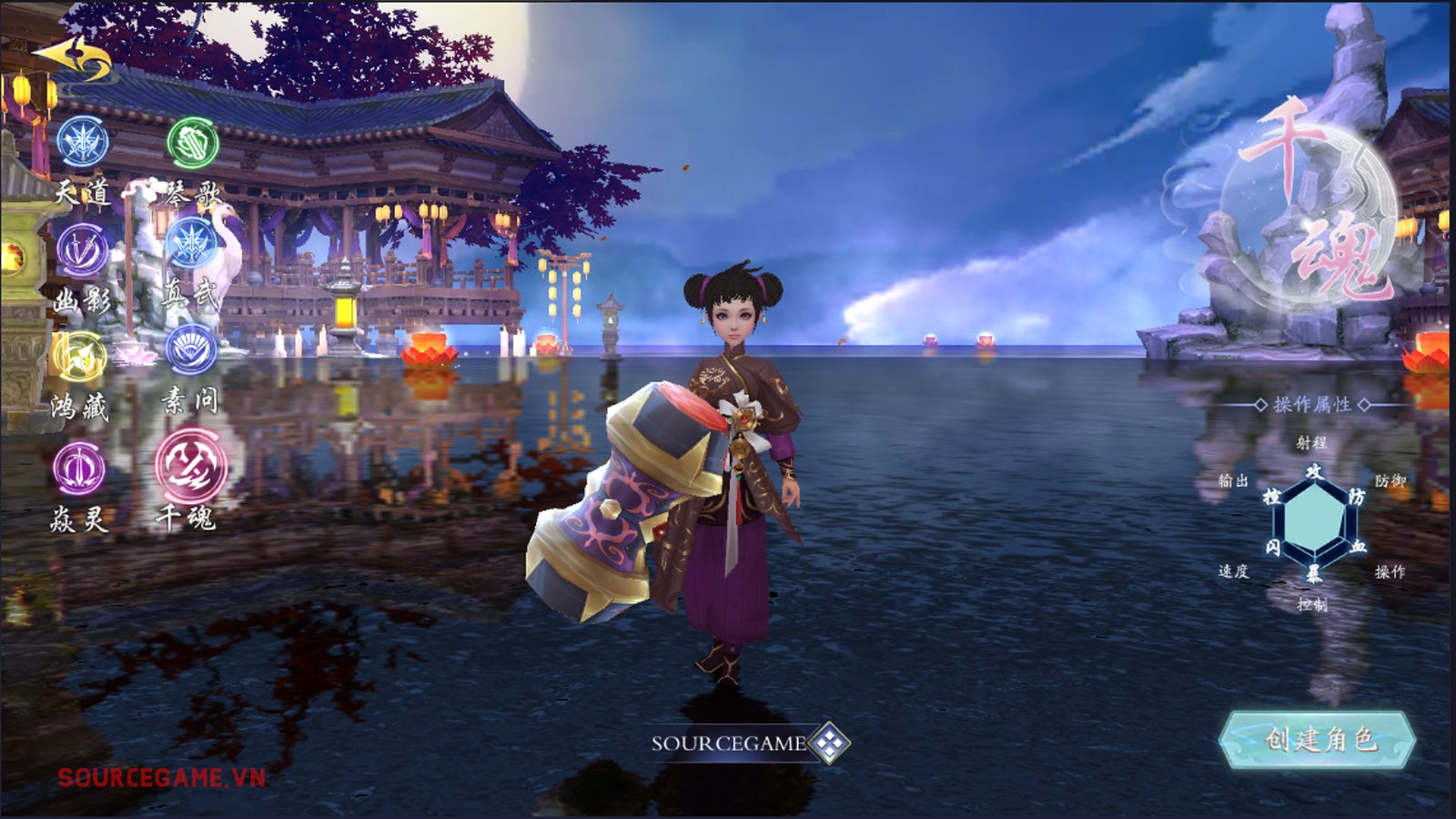
Task: Select the purple 幽影 class icon
Action: click(x=83, y=249)
